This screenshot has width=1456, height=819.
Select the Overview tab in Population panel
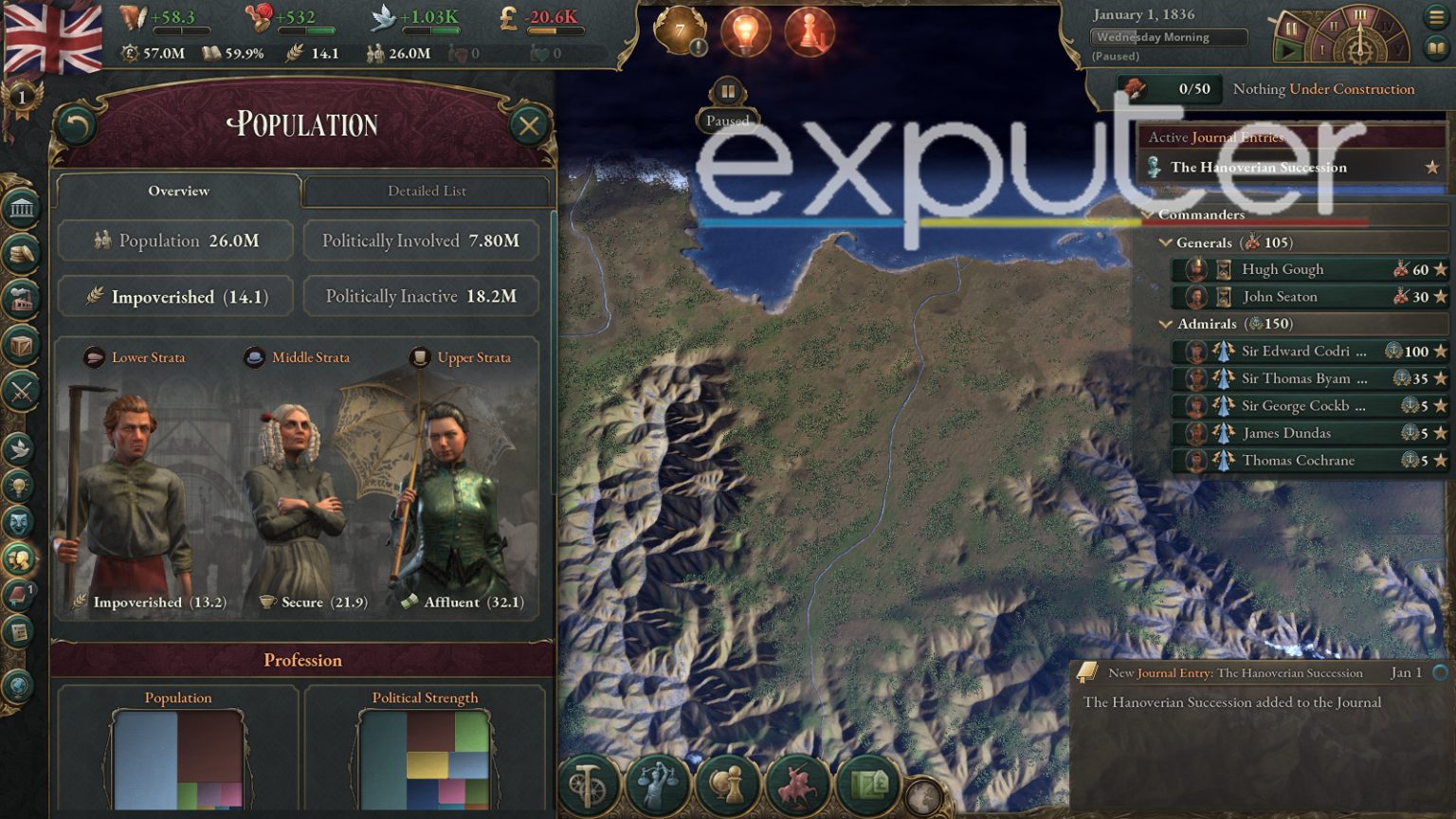pos(177,191)
